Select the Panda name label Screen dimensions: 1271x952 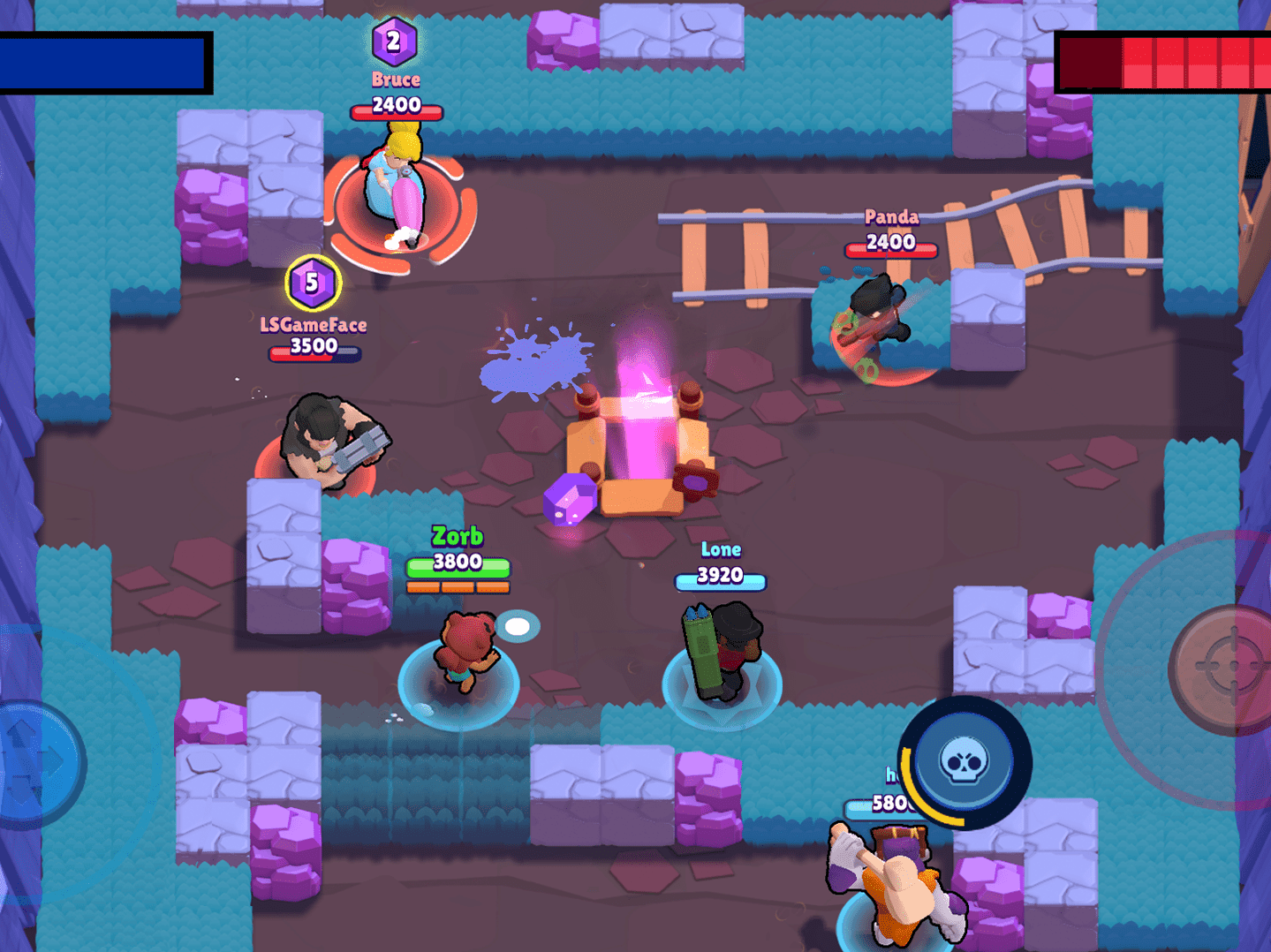point(892,217)
